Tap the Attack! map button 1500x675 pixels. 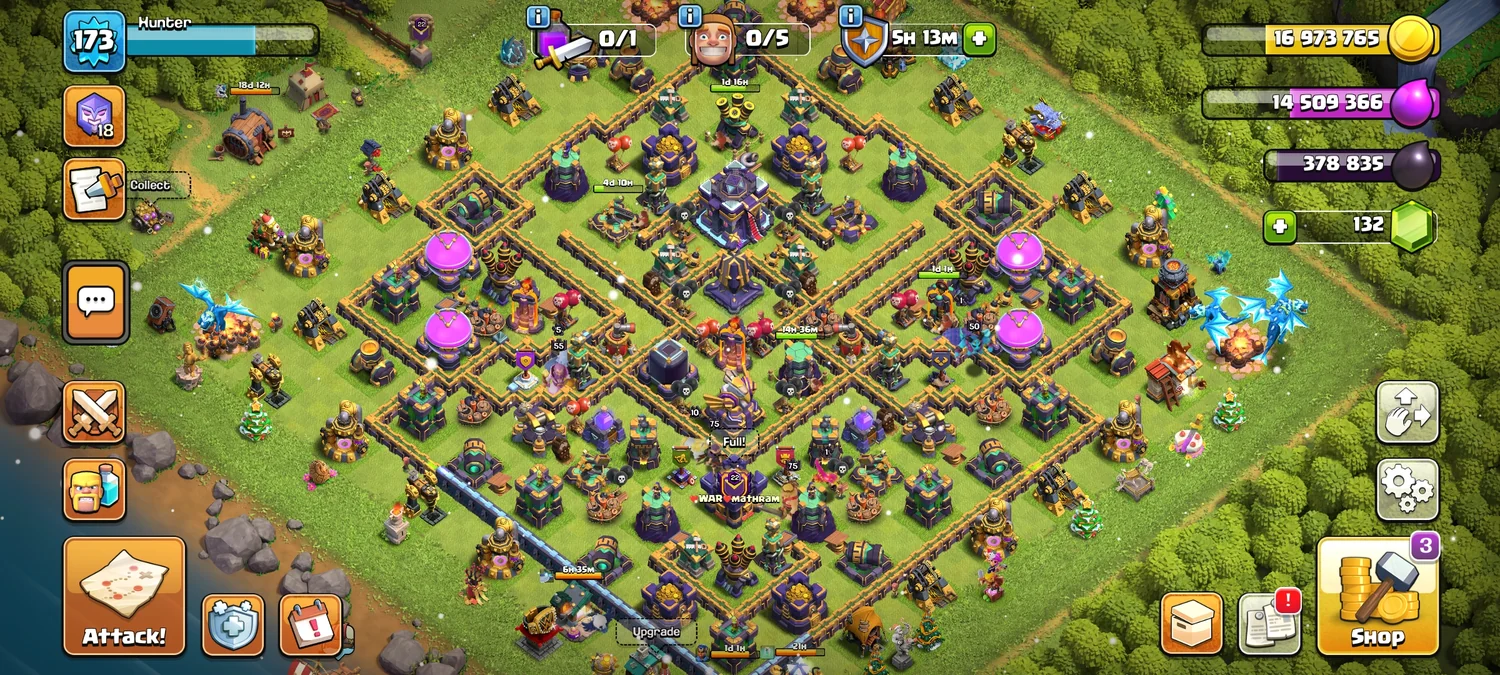(125, 596)
